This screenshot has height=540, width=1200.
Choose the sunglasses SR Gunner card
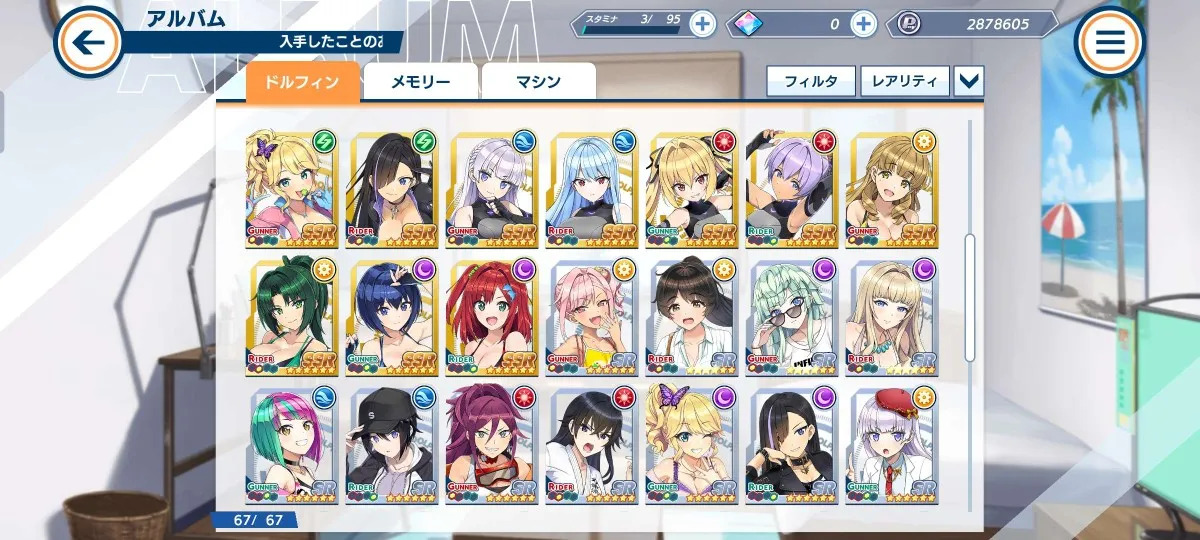pyautogui.click(x=790, y=317)
